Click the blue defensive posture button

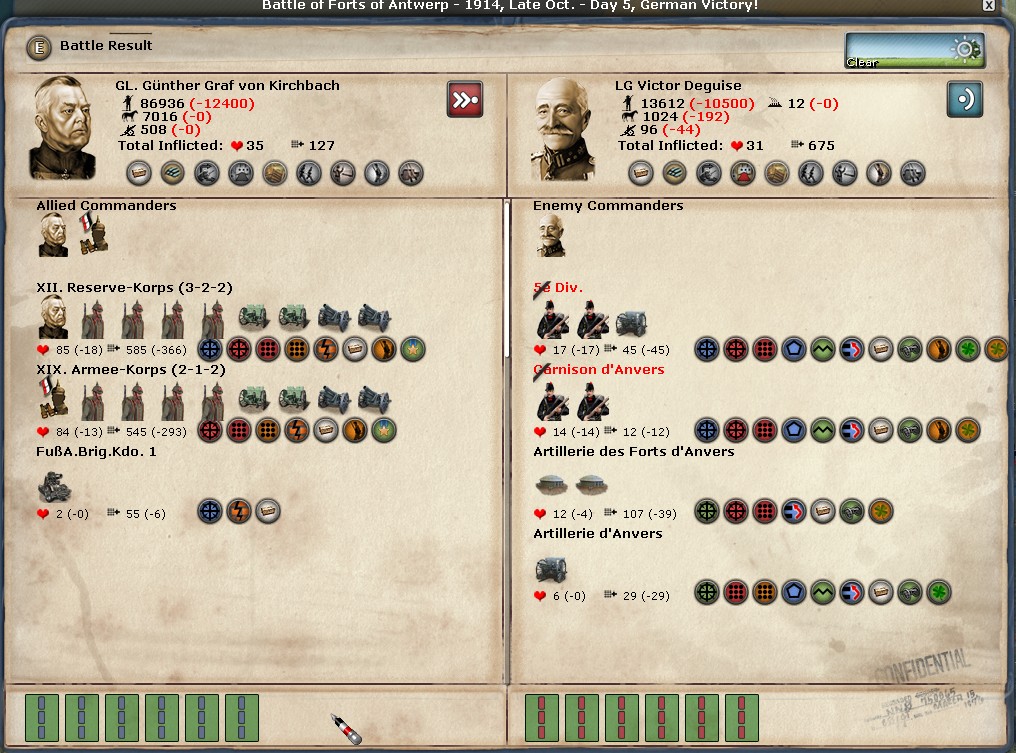pos(964,100)
